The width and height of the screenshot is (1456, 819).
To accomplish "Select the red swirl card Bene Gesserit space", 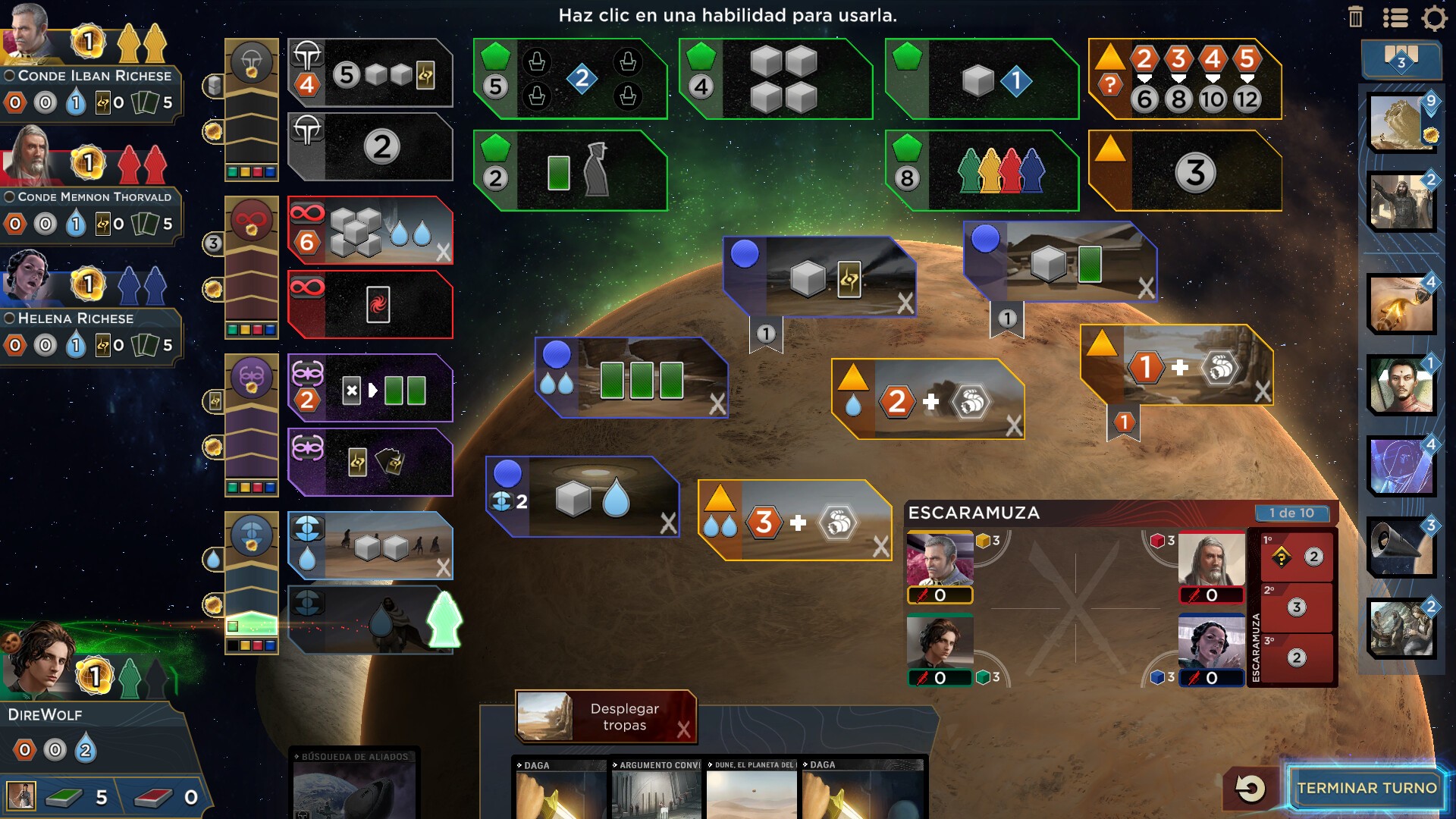I will (x=371, y=305).
